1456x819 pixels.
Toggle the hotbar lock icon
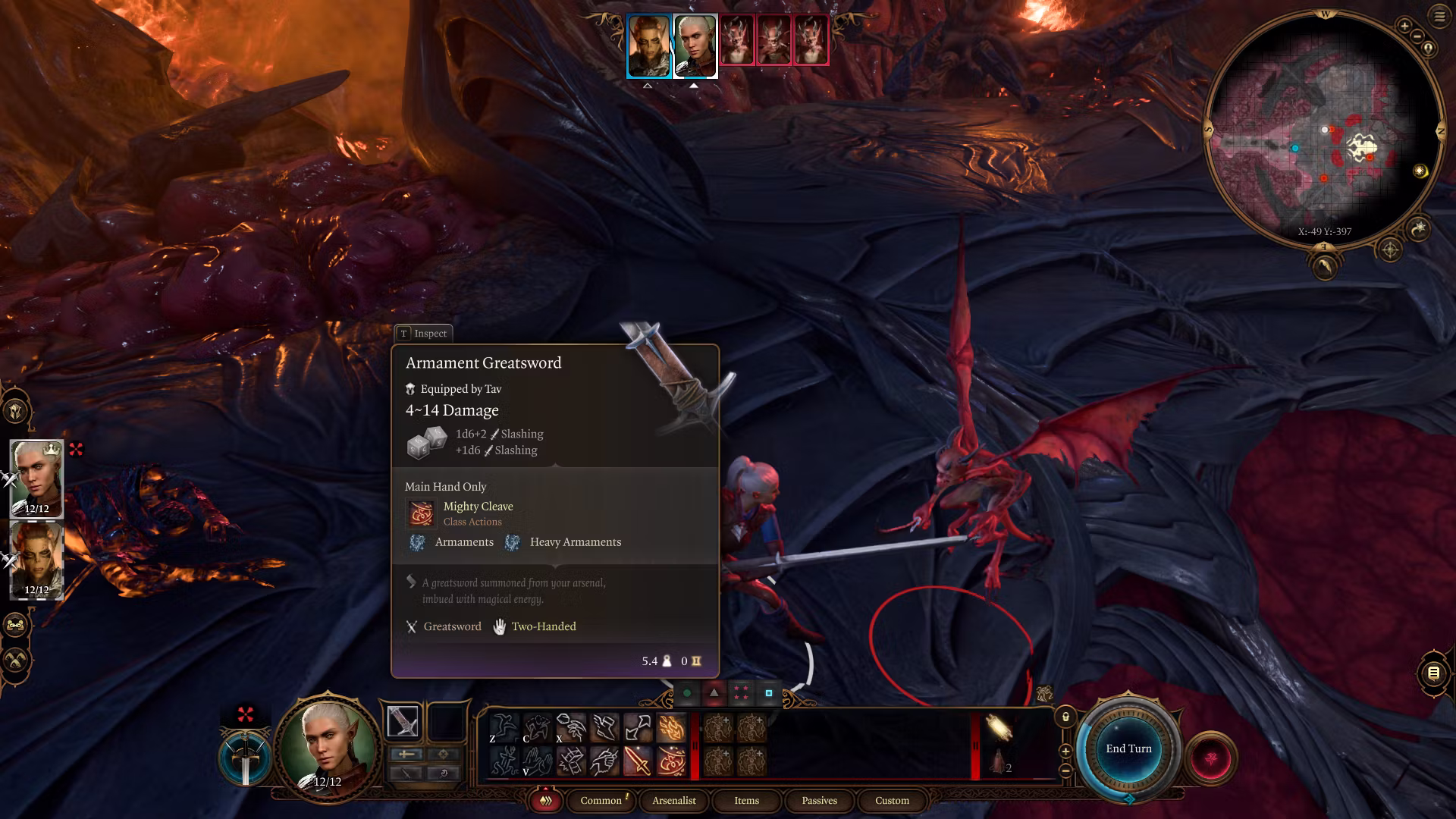click(1065, 717)
